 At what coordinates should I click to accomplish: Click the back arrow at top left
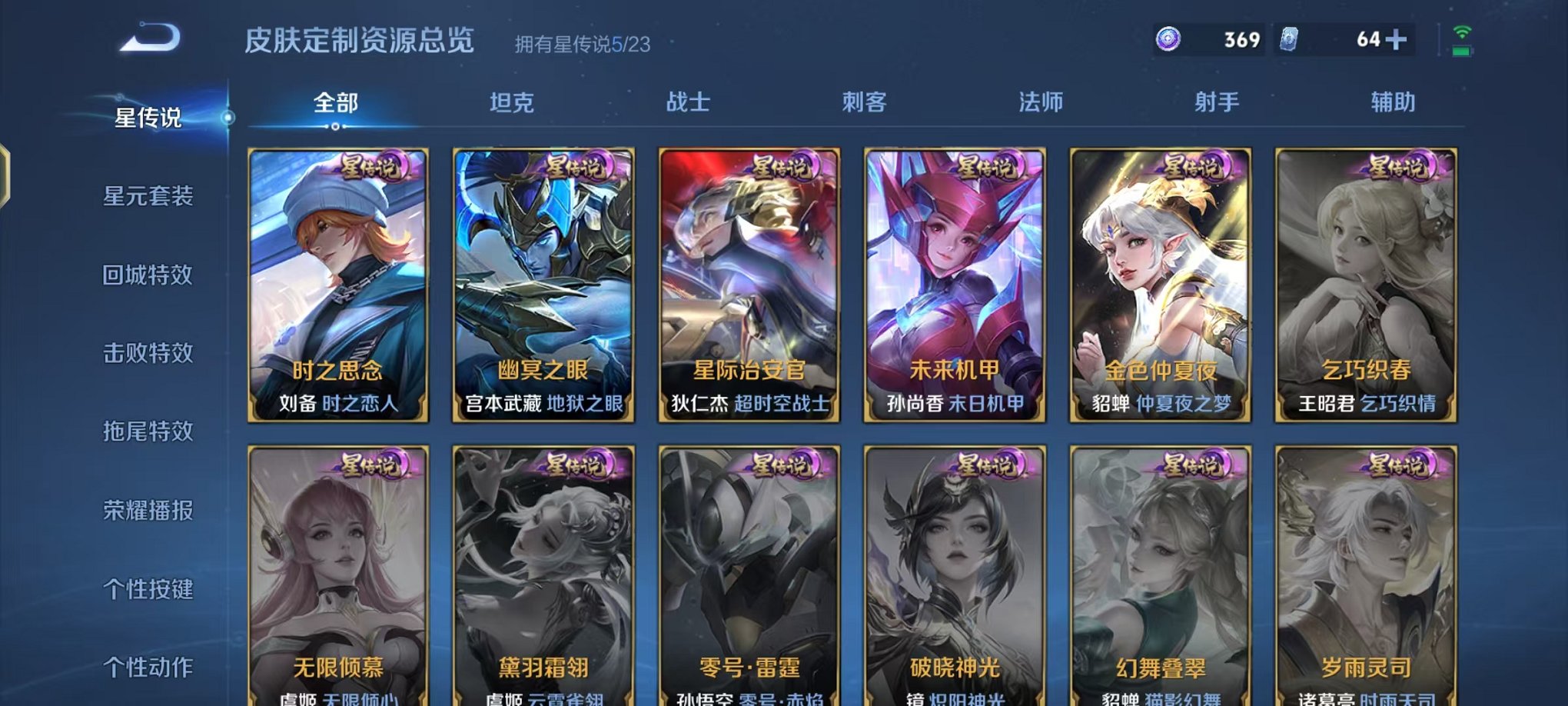151,36
